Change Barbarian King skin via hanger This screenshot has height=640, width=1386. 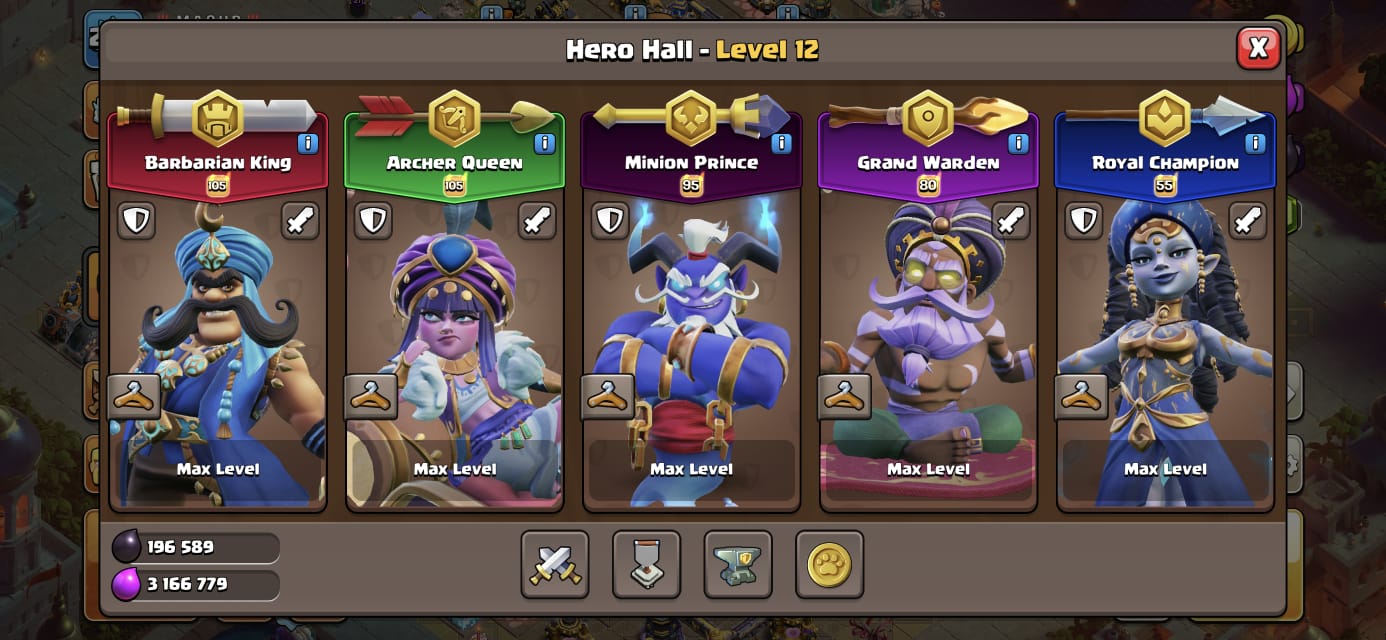(134, 397)
